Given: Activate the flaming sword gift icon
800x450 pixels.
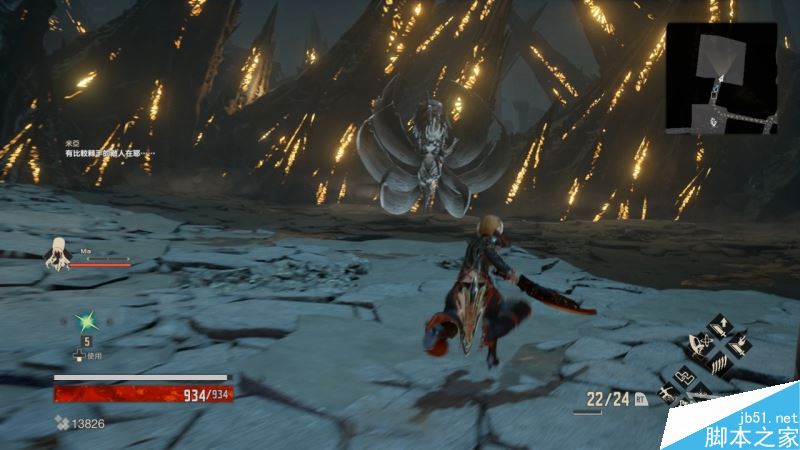Looking at the screenshot, I should (x=741, y=346).
